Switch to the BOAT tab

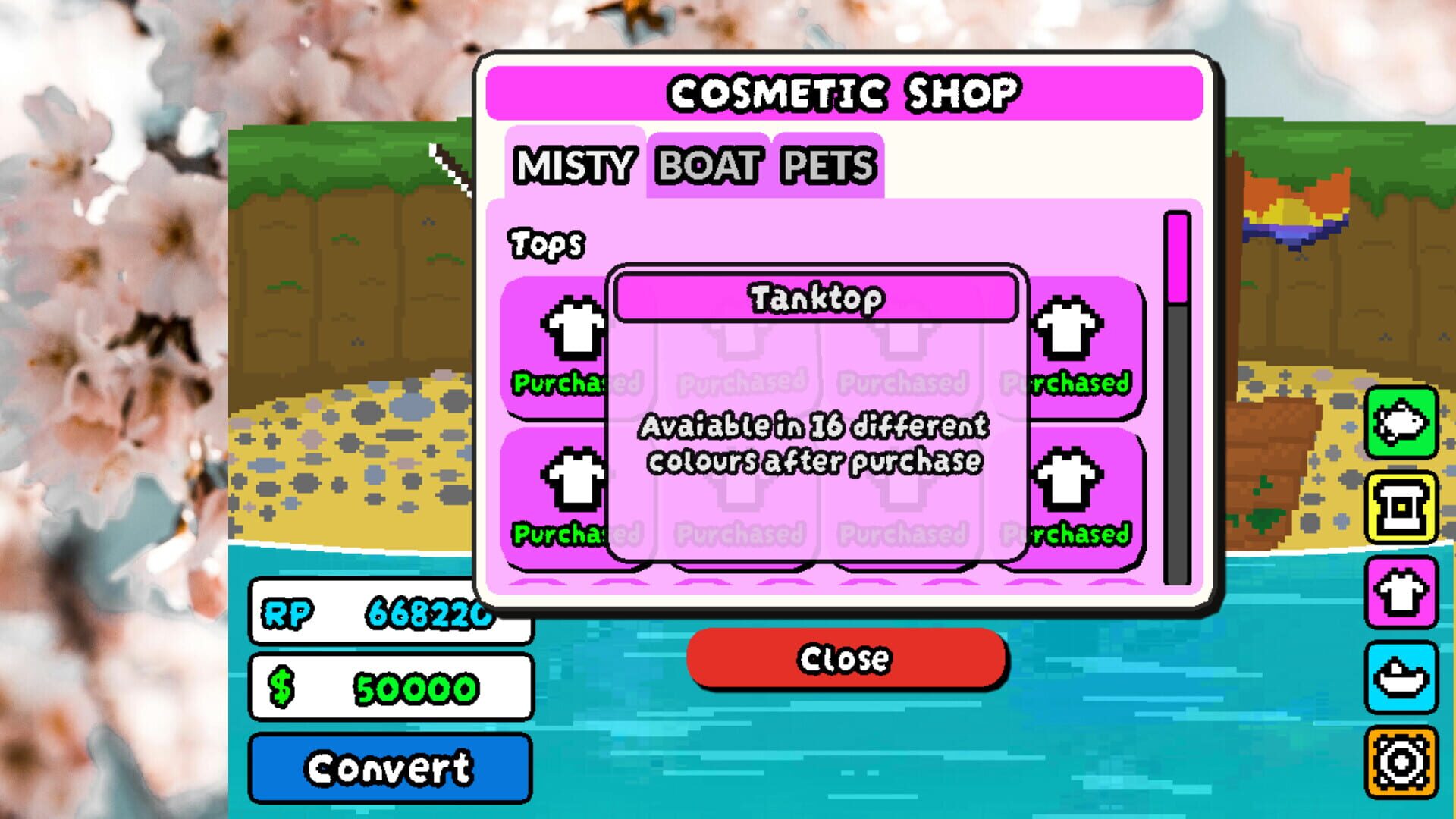click(x=707, y=163)
